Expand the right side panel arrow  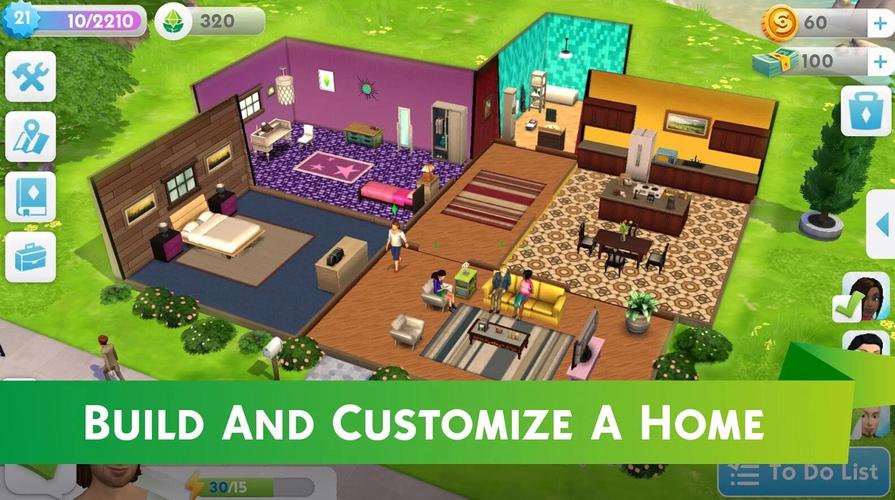881,227
